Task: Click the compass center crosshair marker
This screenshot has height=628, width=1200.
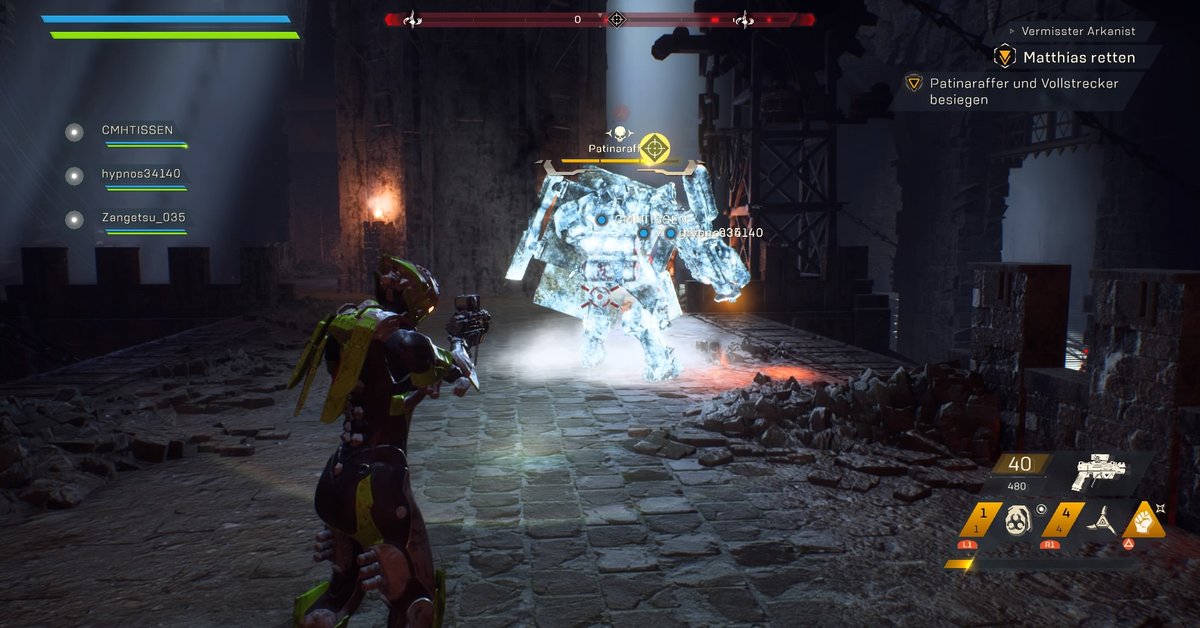Action: point(617,19)
